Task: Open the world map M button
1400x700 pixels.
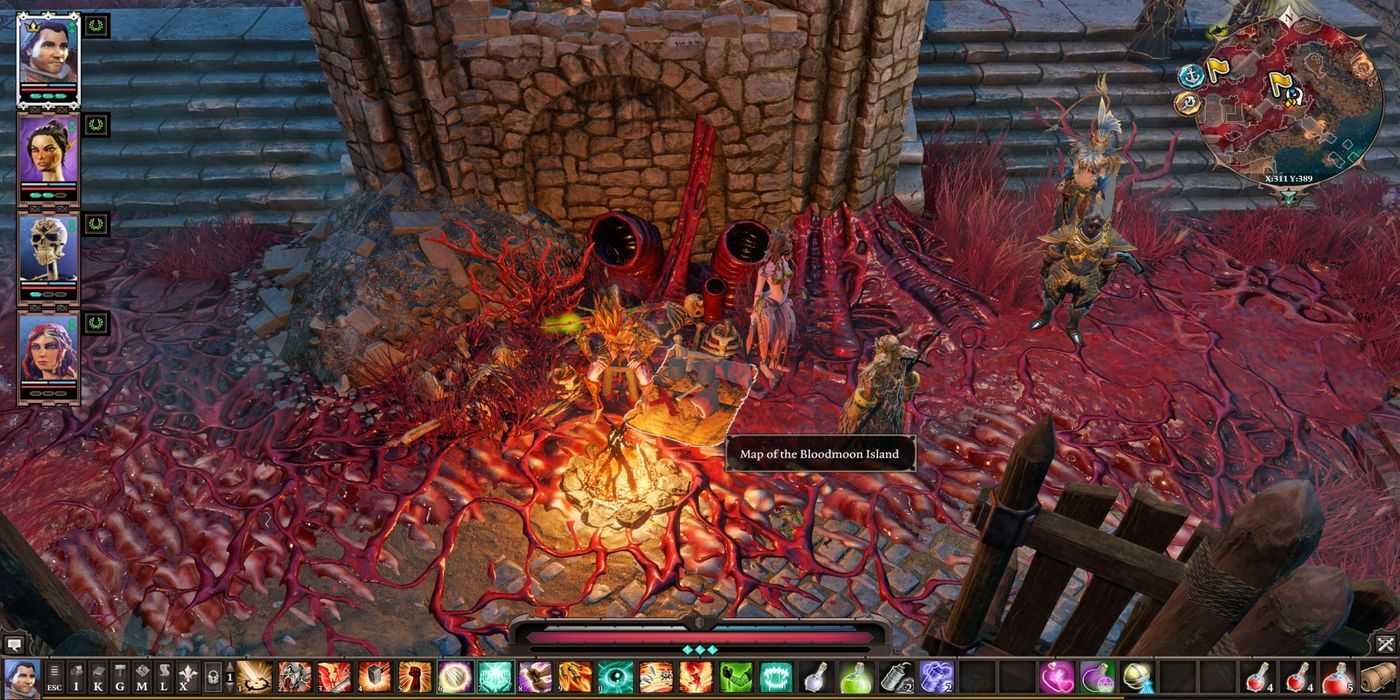Action: point(142,678)
